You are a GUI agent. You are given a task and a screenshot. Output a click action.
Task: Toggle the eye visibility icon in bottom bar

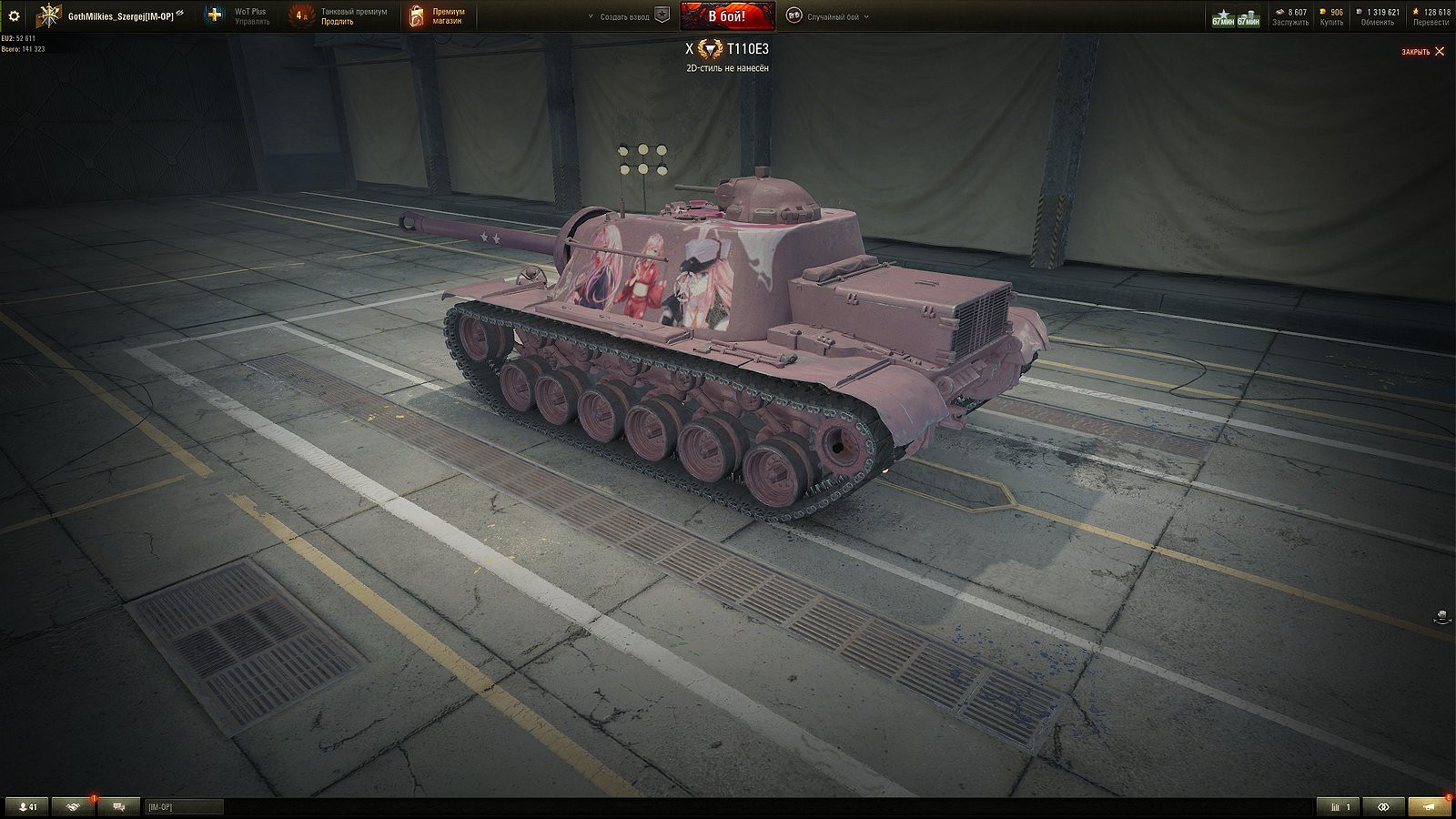(1383, 806)
